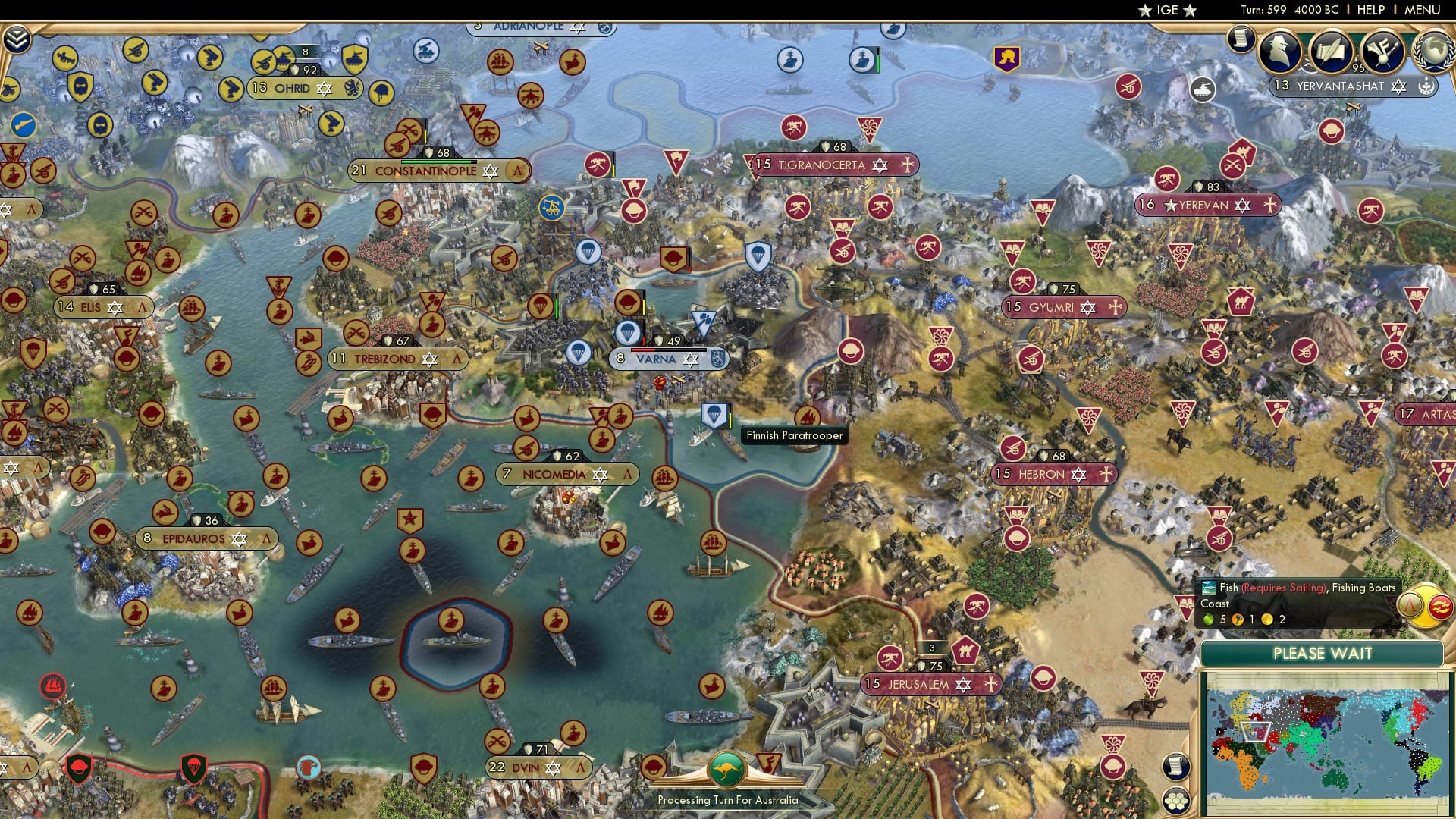Open the notification scroll above the minimap

1176,767
